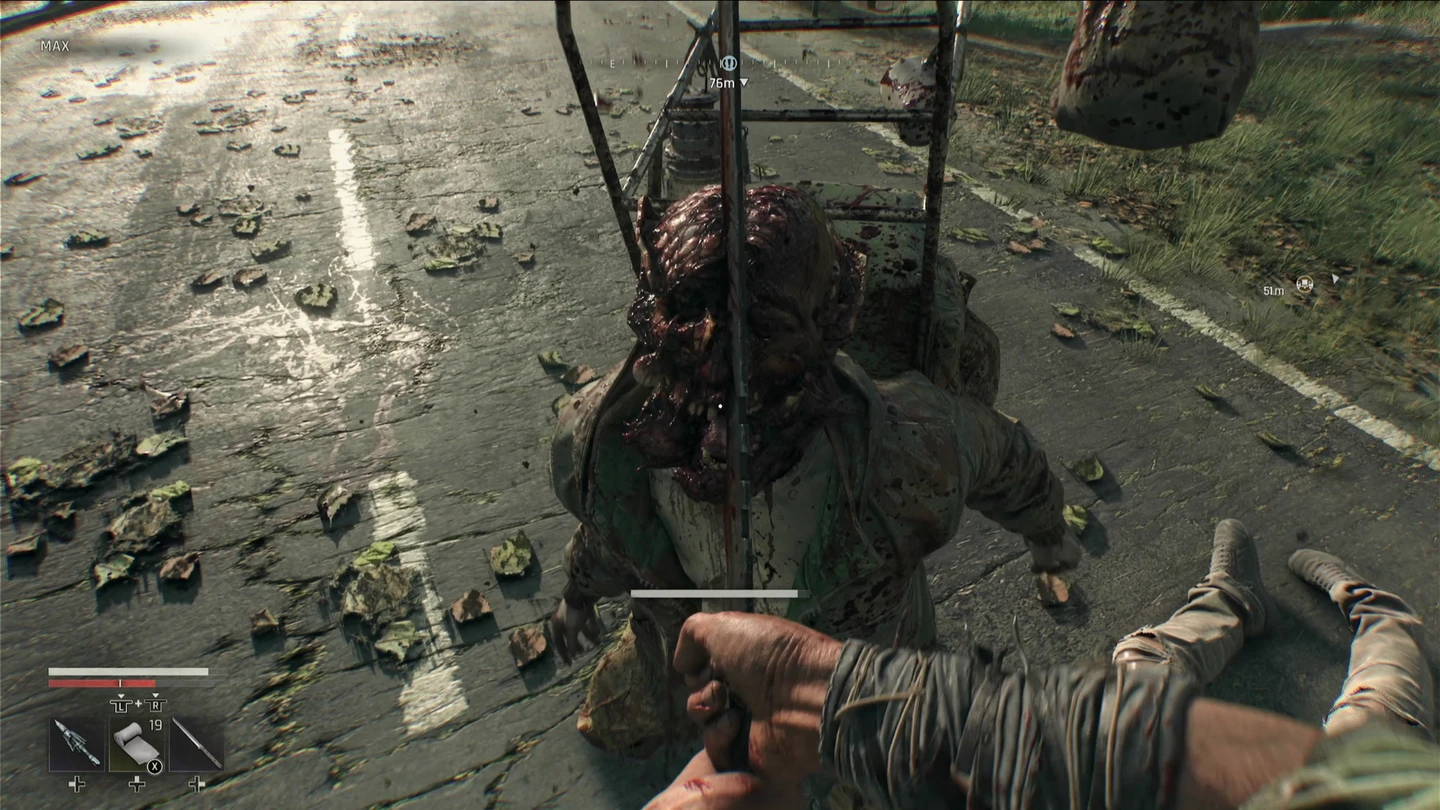Click the MAX label in the top corner
Screen dimensions: 1440x810
tap(55, 46)
